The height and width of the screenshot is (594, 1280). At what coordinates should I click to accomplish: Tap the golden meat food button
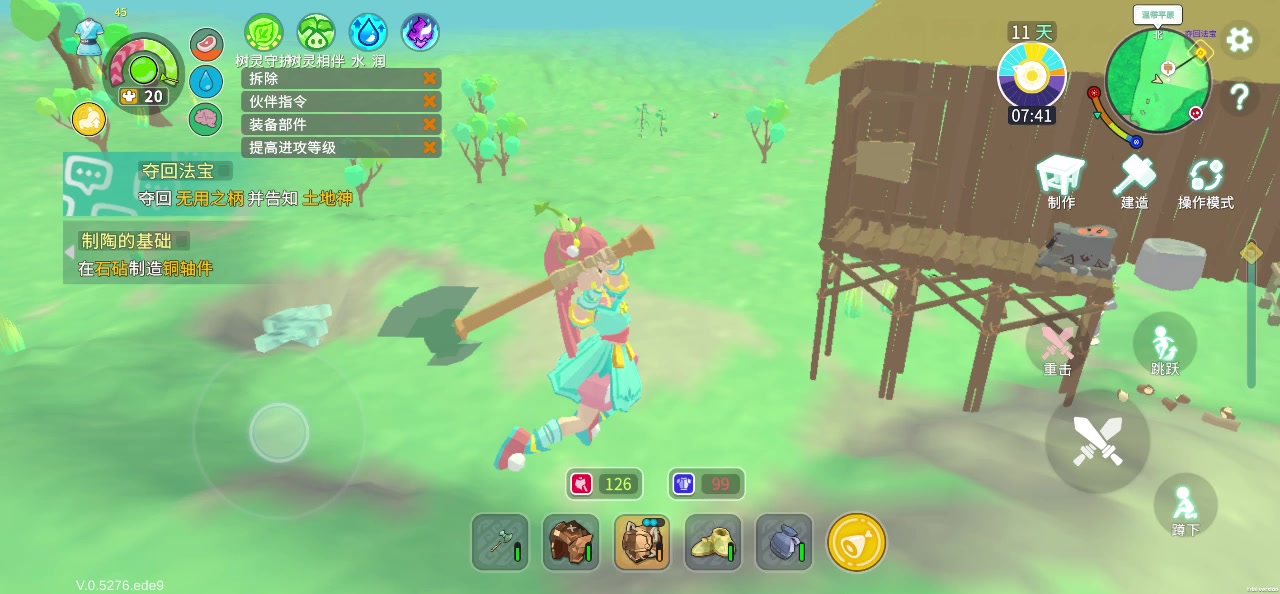pos(856,543)
